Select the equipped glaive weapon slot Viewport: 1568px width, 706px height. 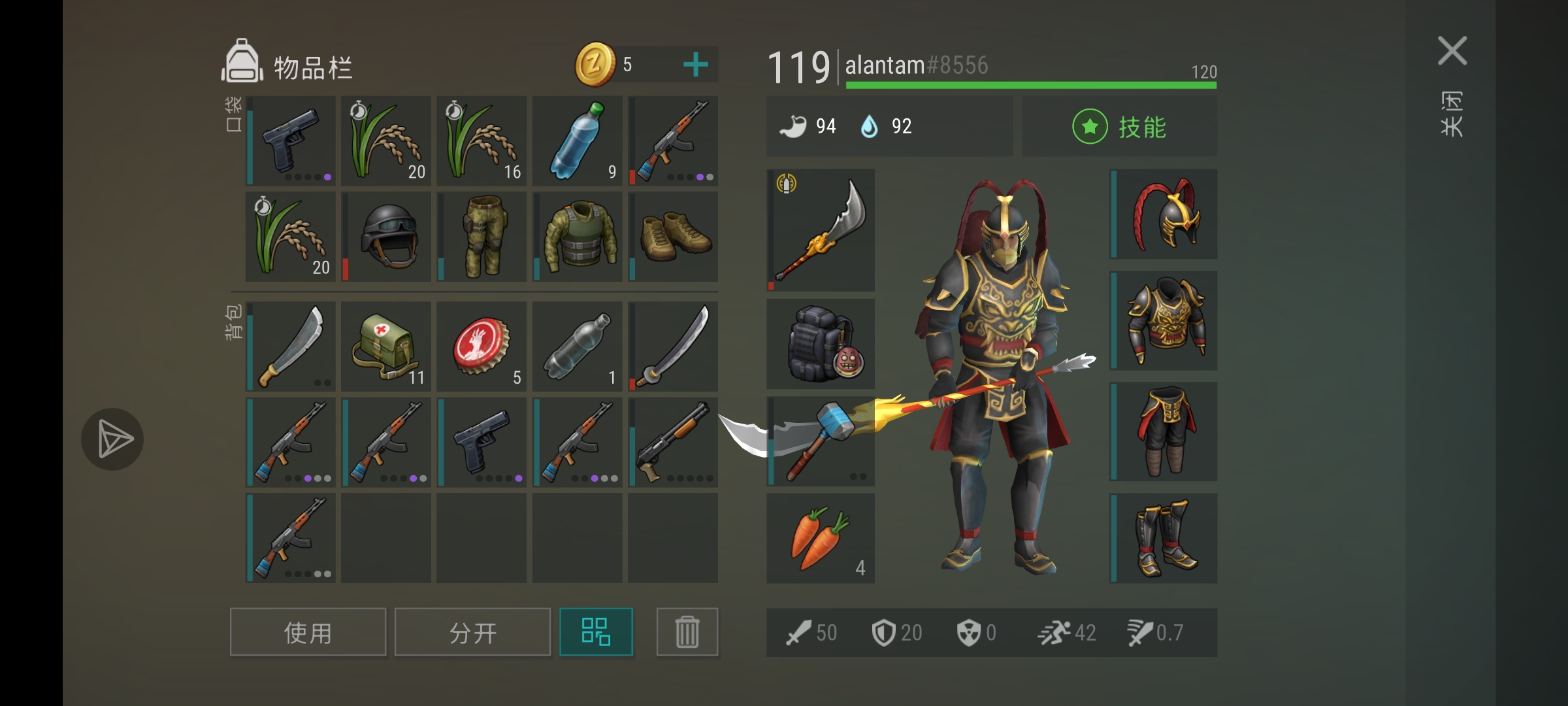point(821,229)
